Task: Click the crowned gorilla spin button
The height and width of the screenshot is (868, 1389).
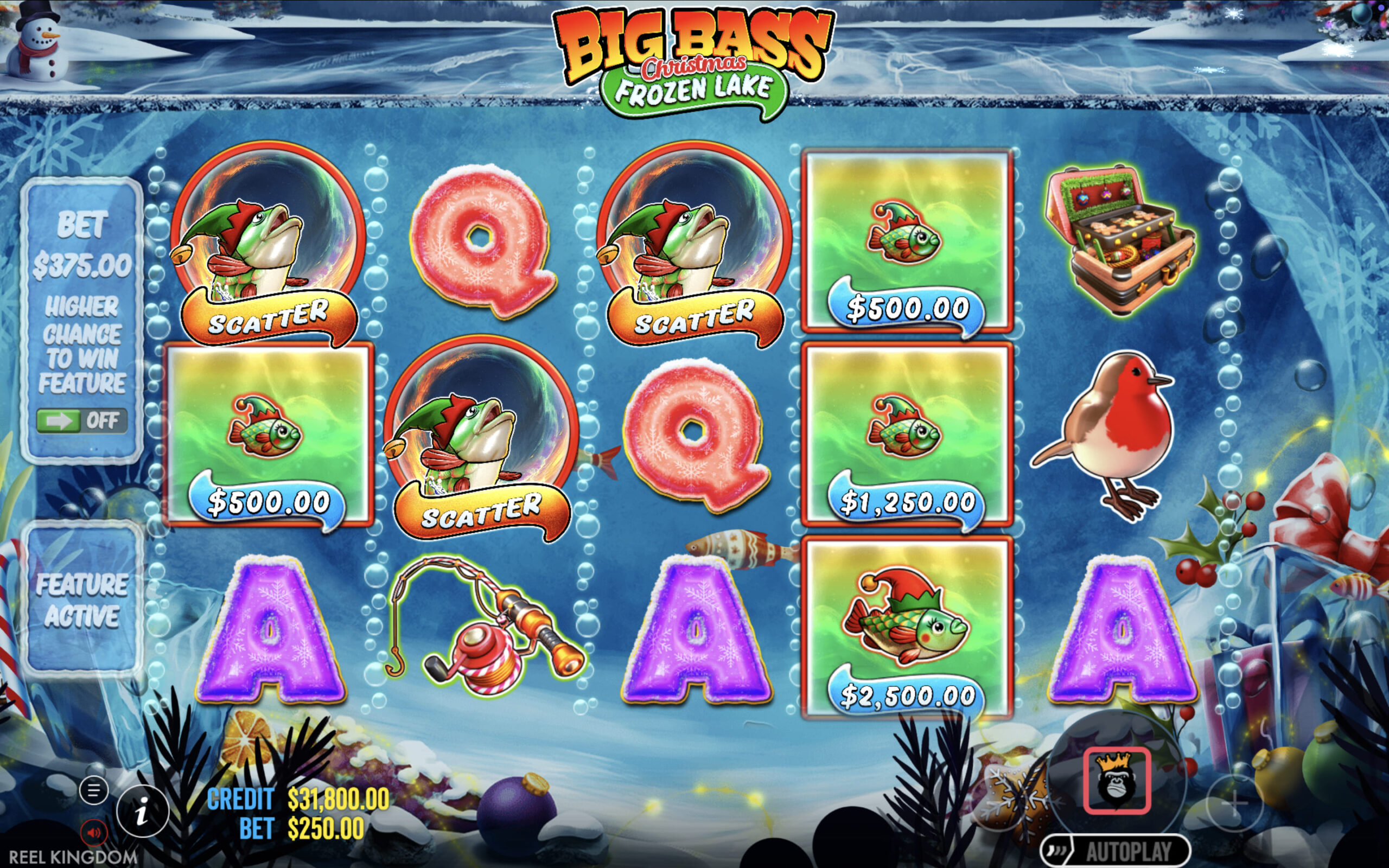Action: point(1117,780)
